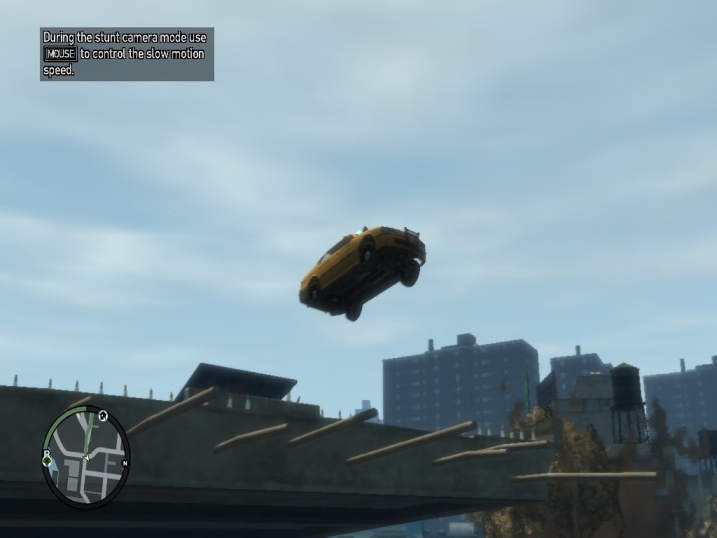
Task: Select the safehouse blip on the radar
Action: coord(103,414)
